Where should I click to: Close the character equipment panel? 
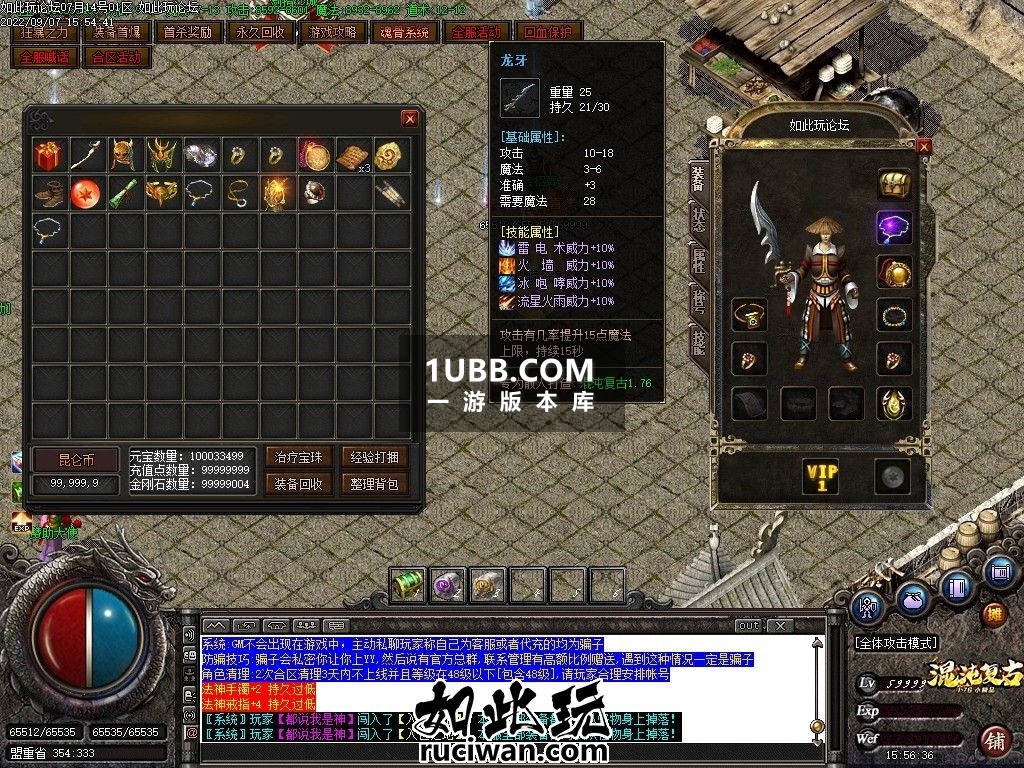pos(923,146)
